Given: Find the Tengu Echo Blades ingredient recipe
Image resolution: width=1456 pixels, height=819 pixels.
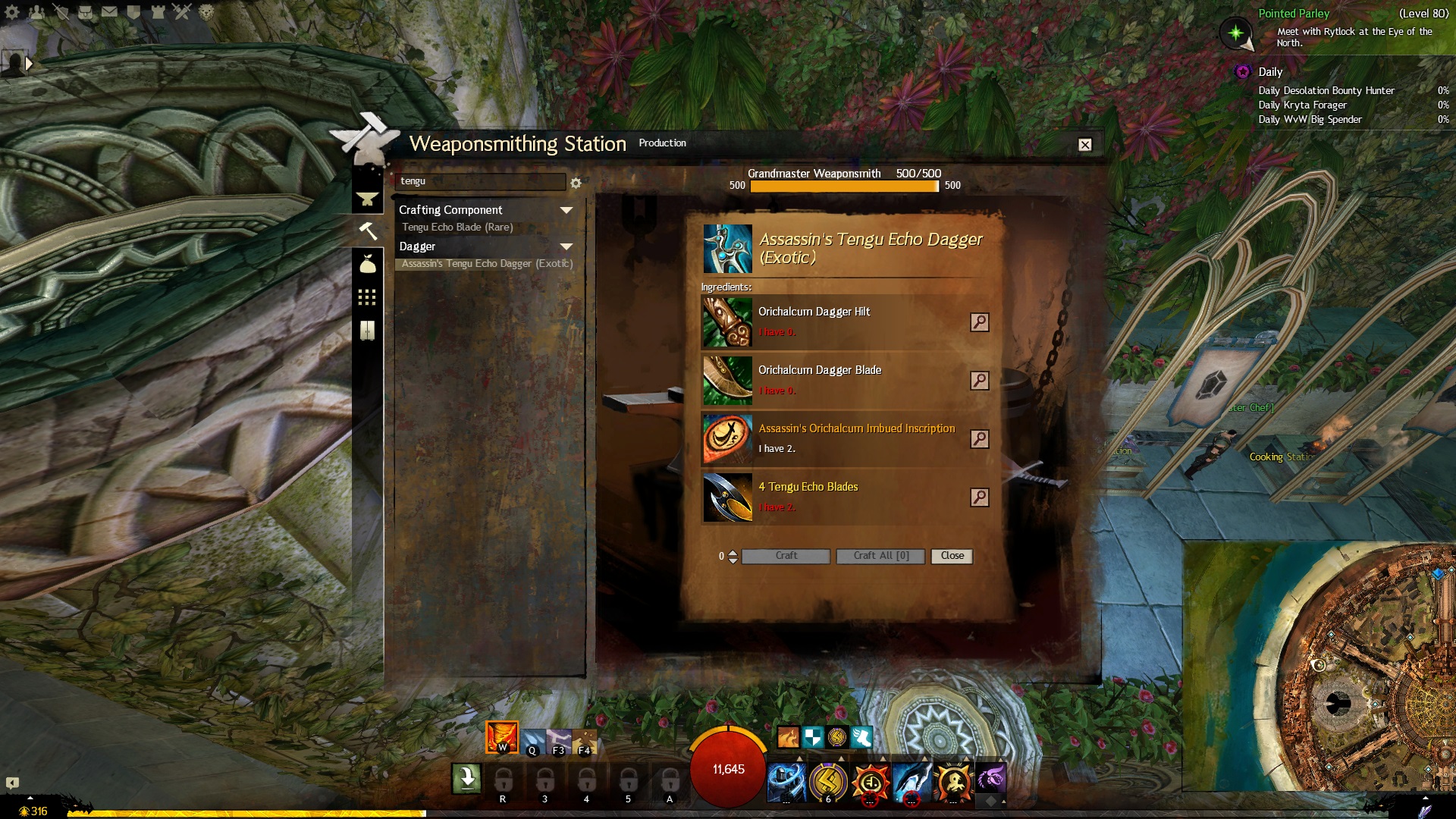Looking at the screenshot, I should click(979, 497).
